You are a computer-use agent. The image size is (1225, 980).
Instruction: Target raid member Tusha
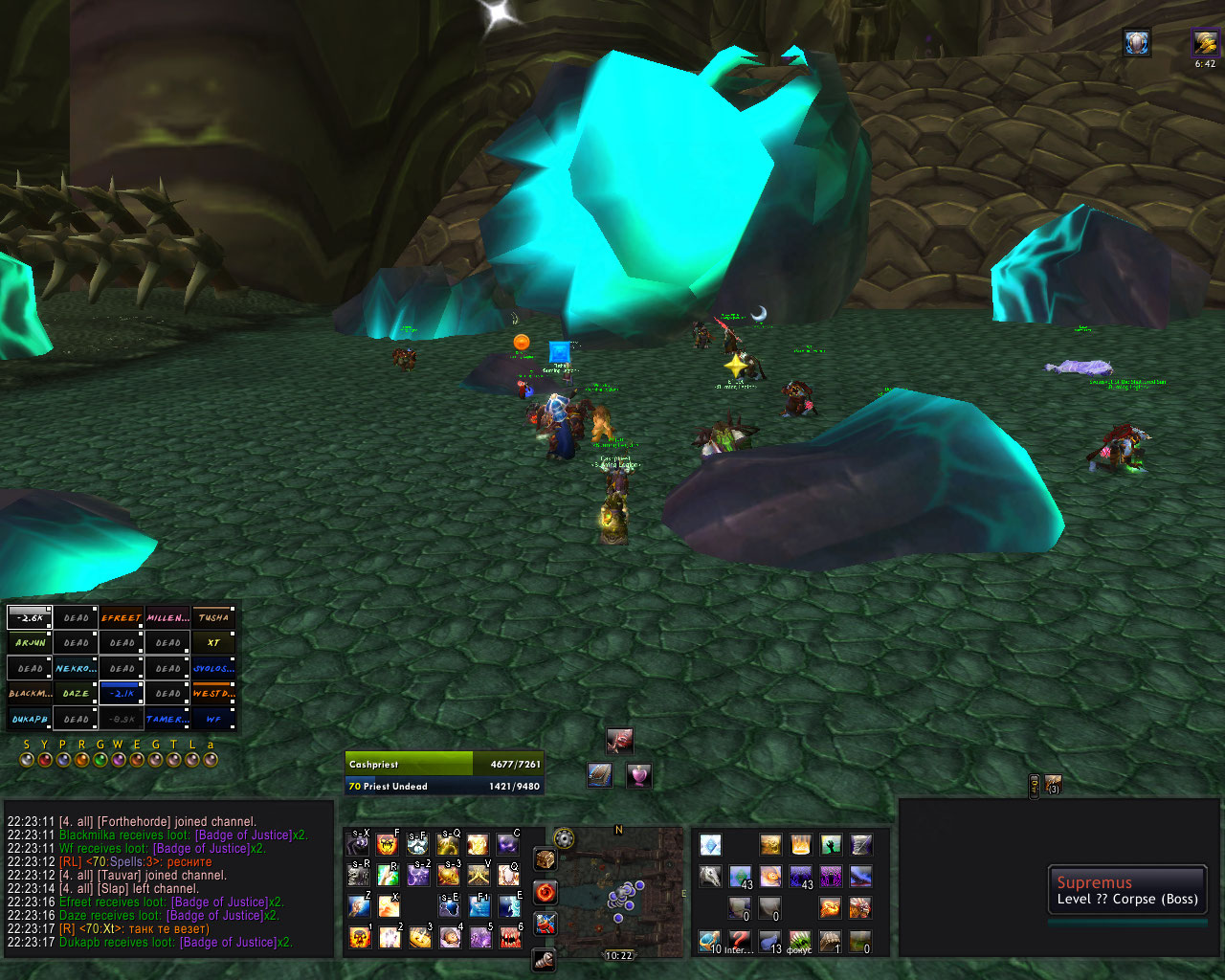point(213,617)
